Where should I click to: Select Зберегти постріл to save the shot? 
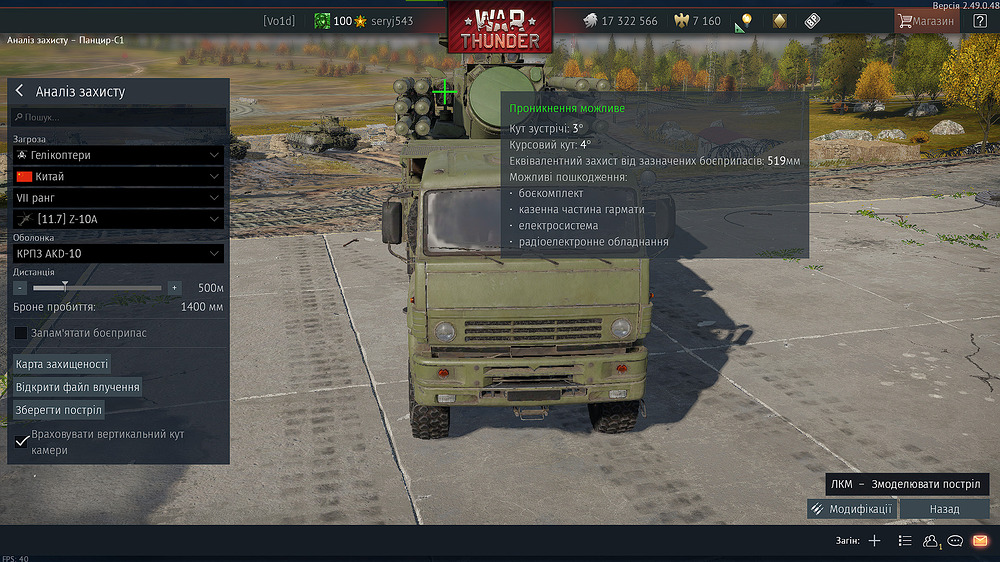pyautogui.click(x=59, y=410)
